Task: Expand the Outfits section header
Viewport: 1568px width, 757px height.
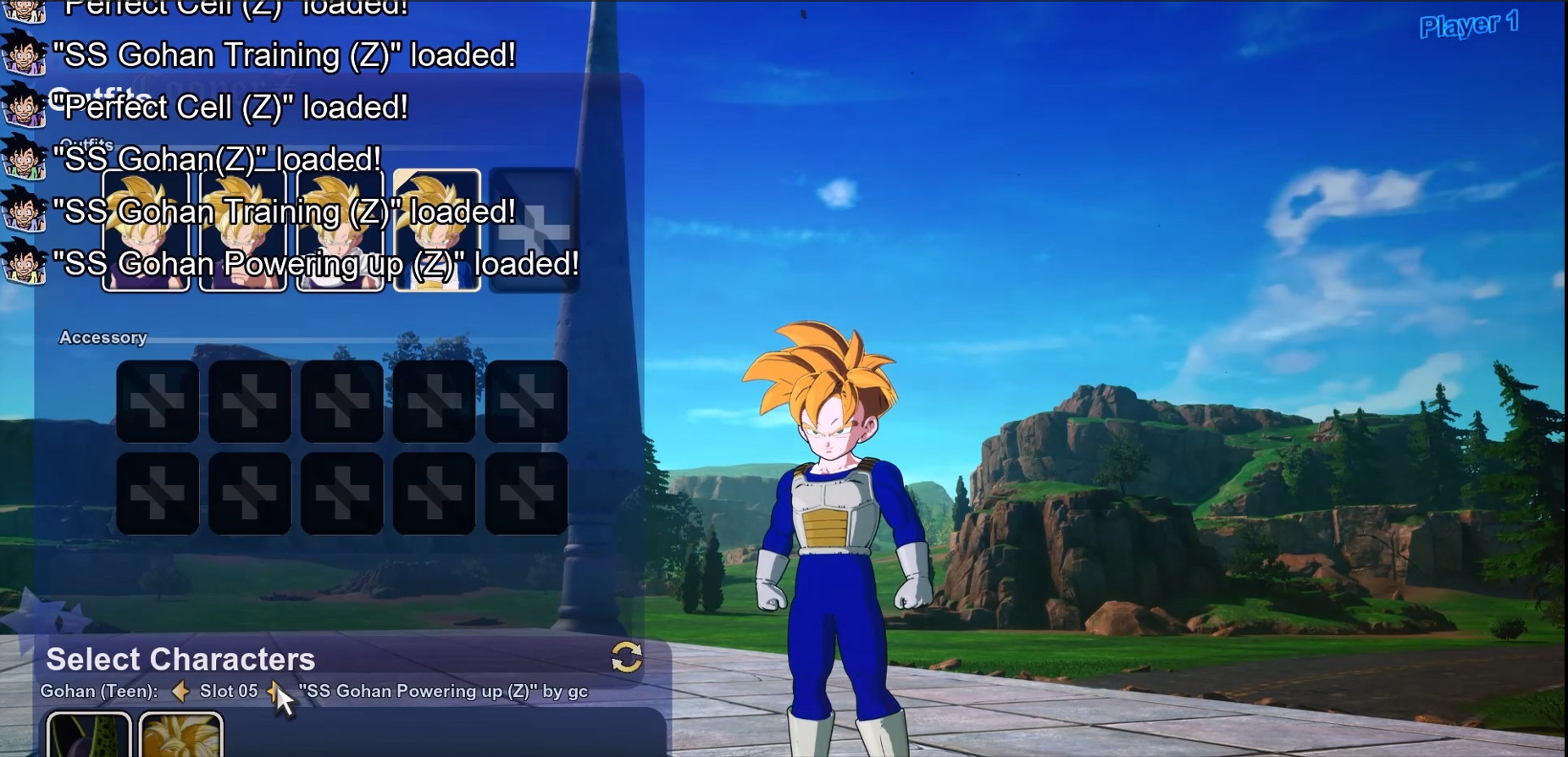Action: [x=86, y=143]
